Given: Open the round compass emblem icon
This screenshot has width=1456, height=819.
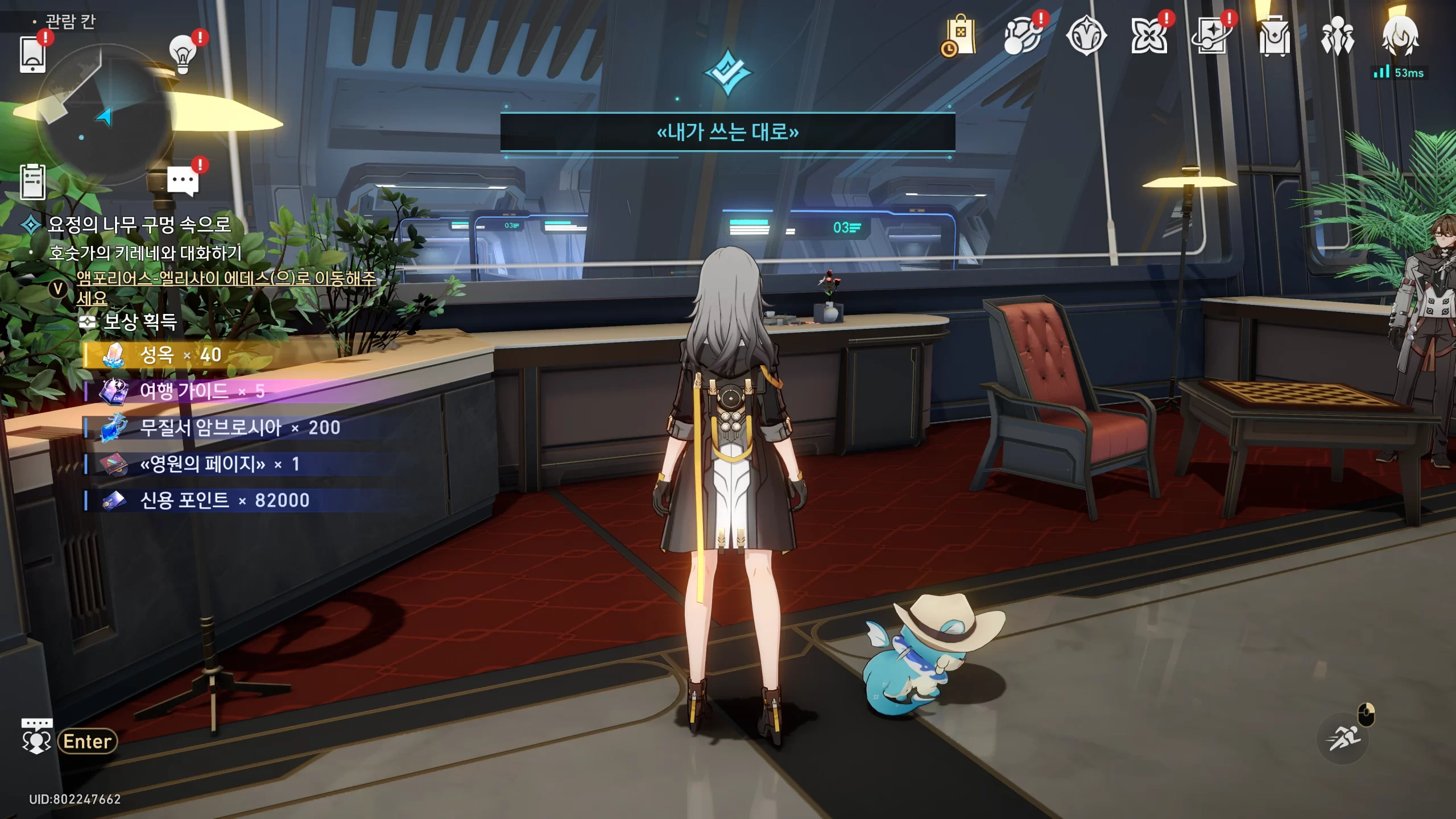Looking at the screenshot, I should (x=1086, y=36).
